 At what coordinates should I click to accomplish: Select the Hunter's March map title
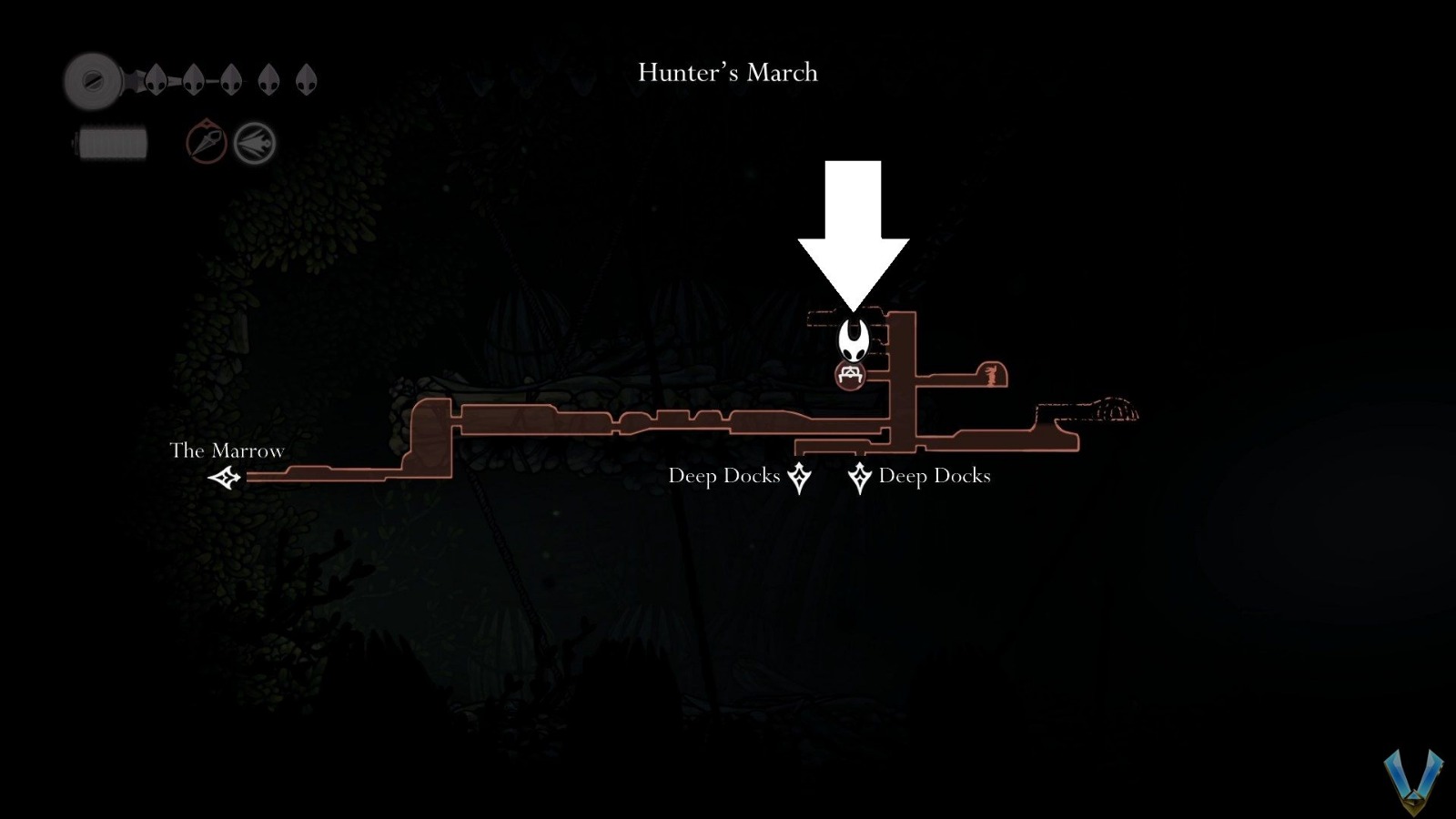coord(726,73)
